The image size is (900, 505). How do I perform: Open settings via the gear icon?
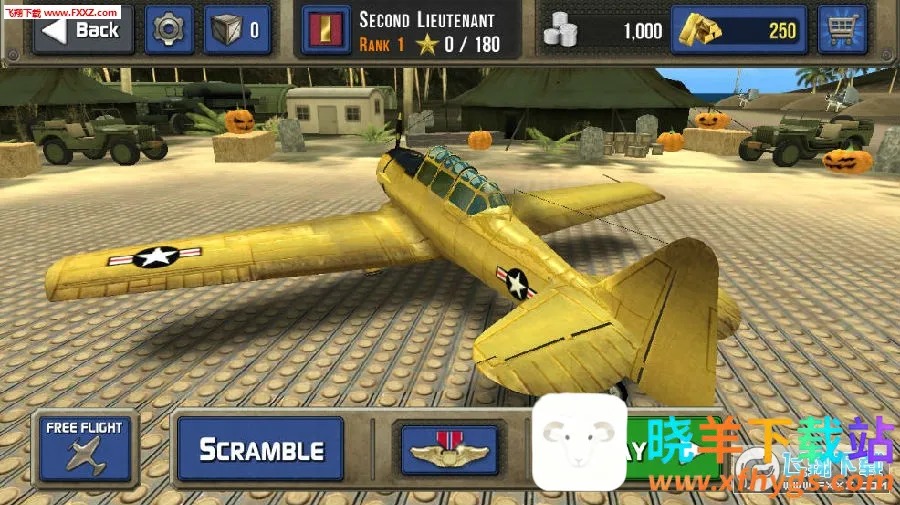(x=169, y=30)
